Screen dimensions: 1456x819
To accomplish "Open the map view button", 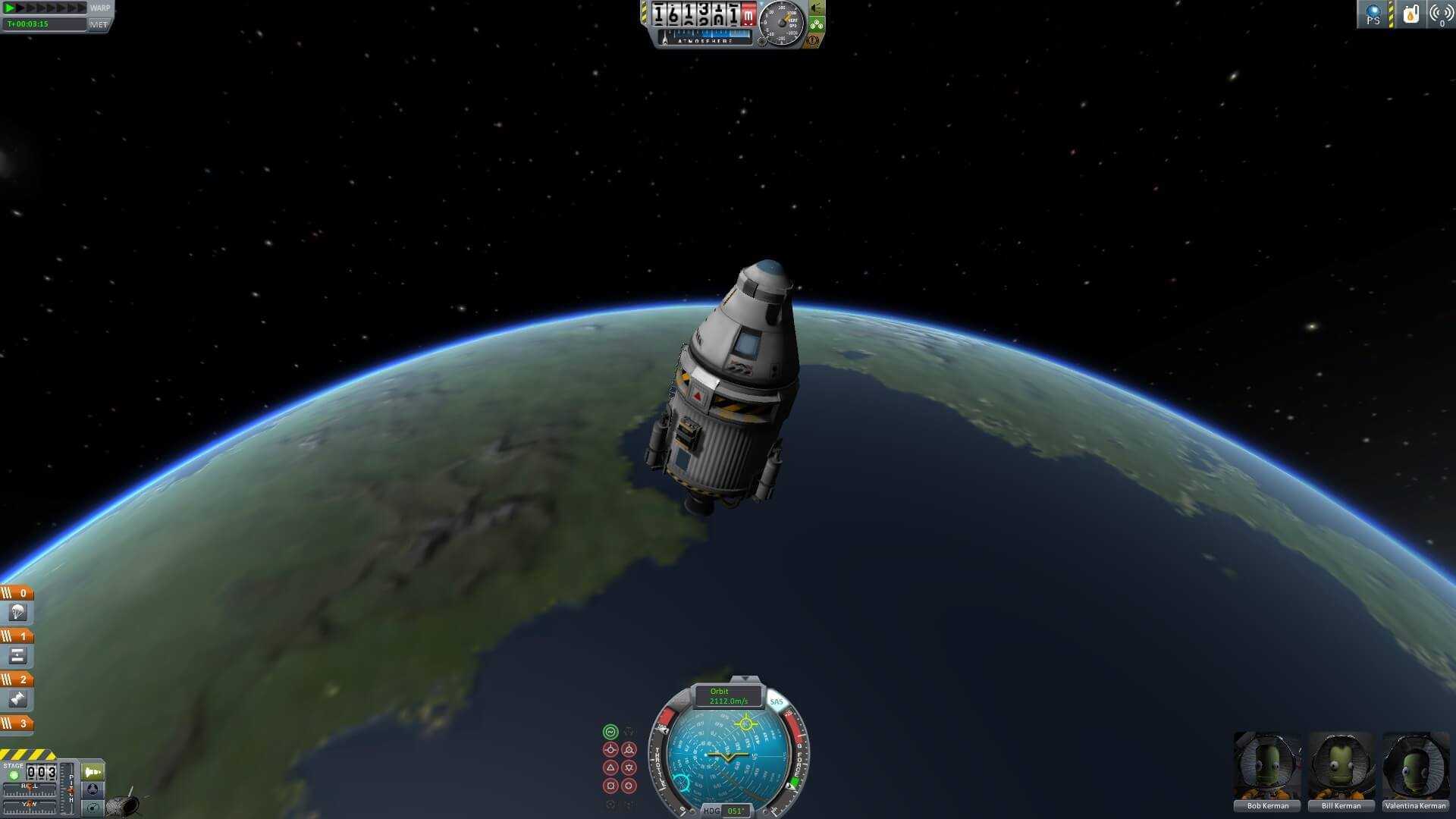I will 93,808.
